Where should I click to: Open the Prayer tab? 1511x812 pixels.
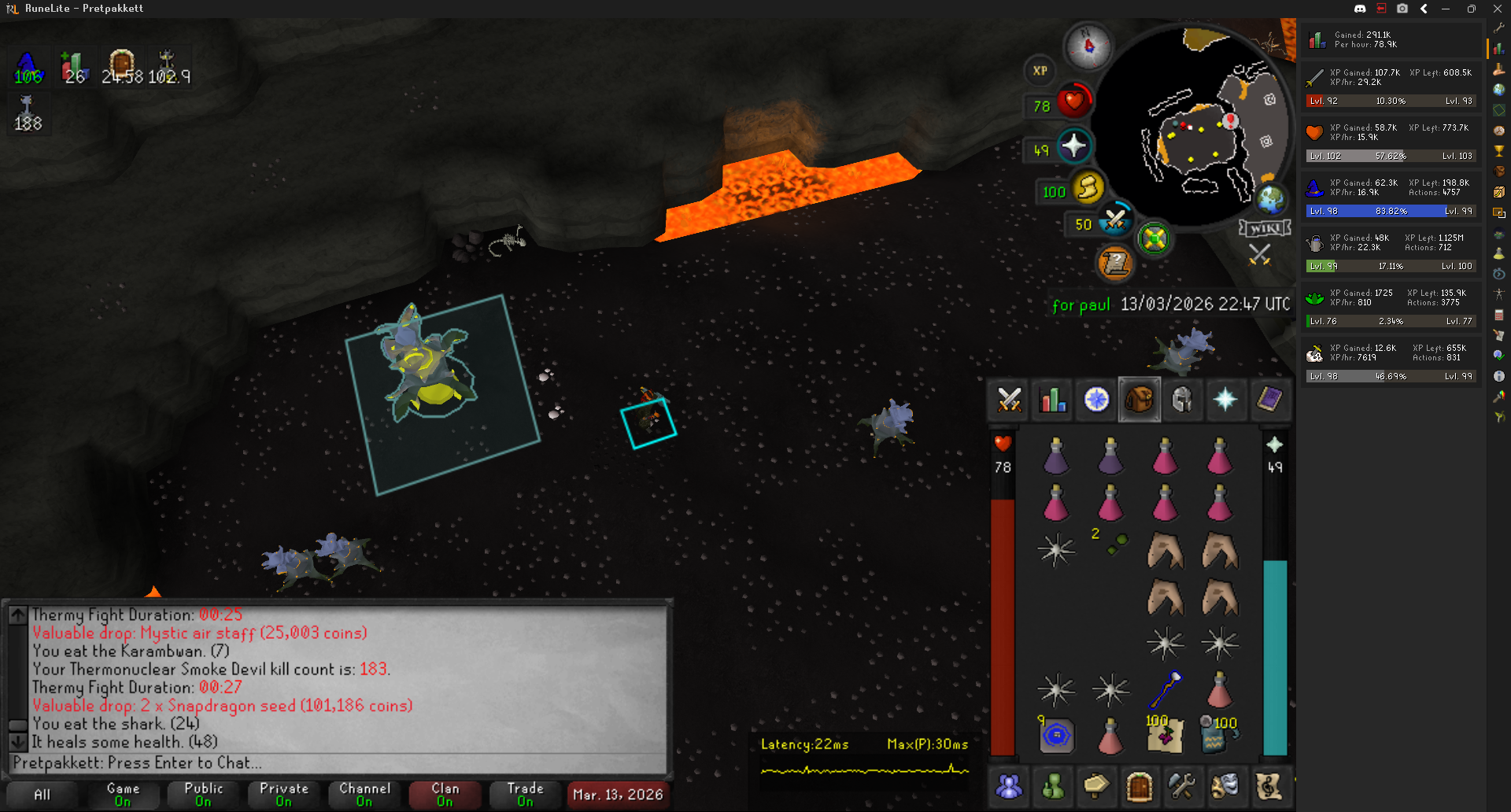tap(1225, 400)
